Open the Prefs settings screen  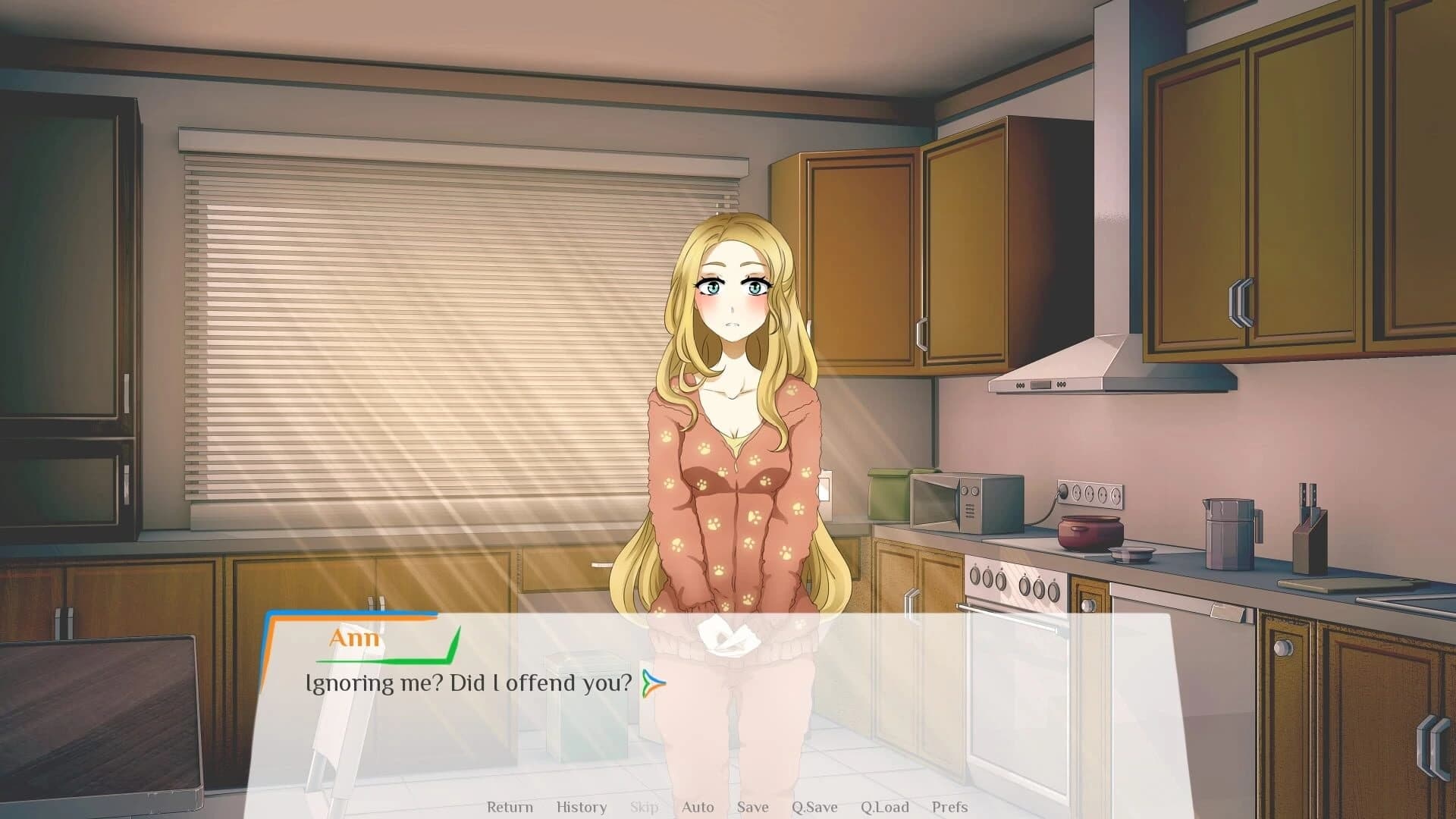point(950,807)
